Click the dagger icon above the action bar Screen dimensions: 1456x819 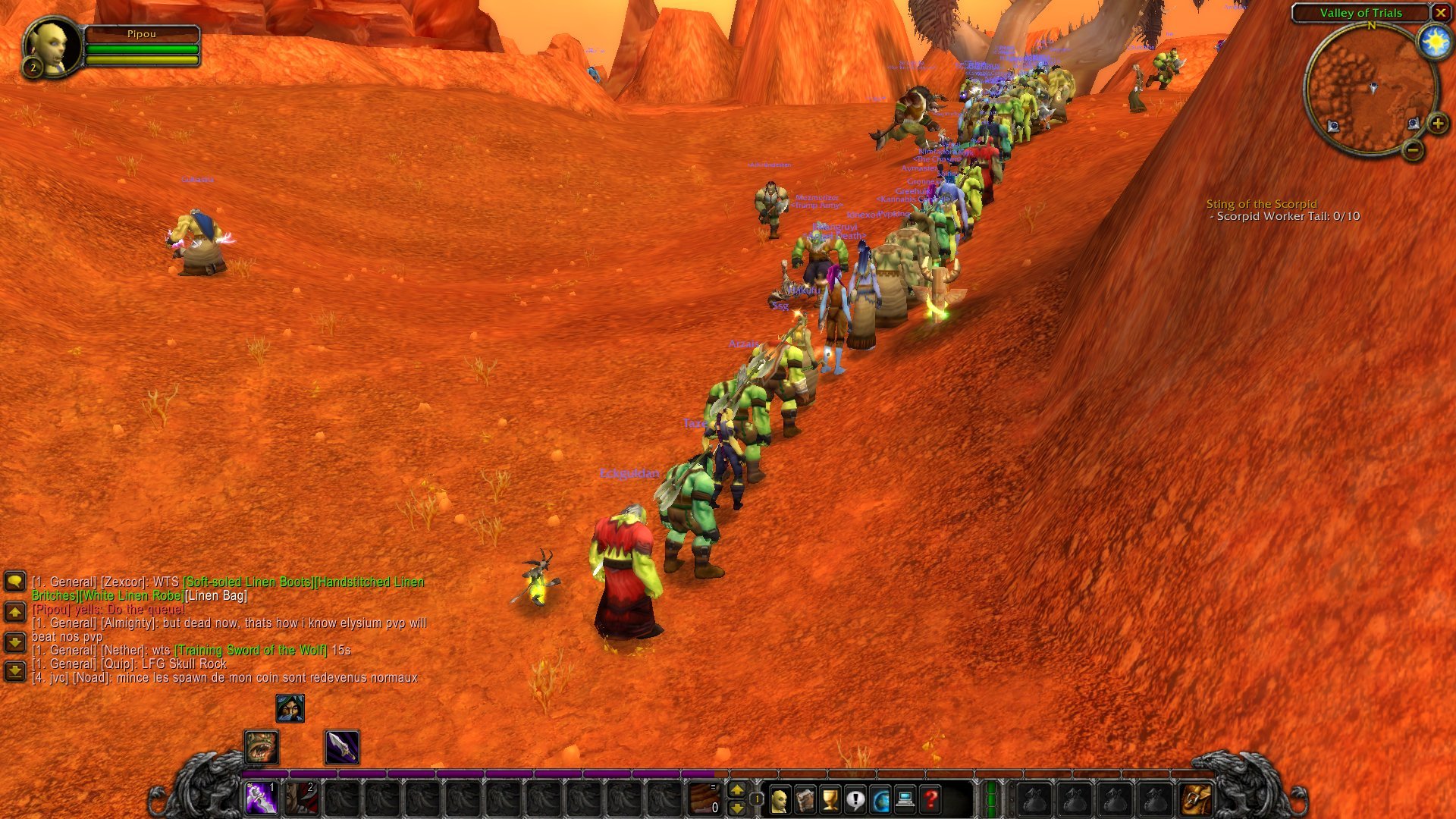342,748
